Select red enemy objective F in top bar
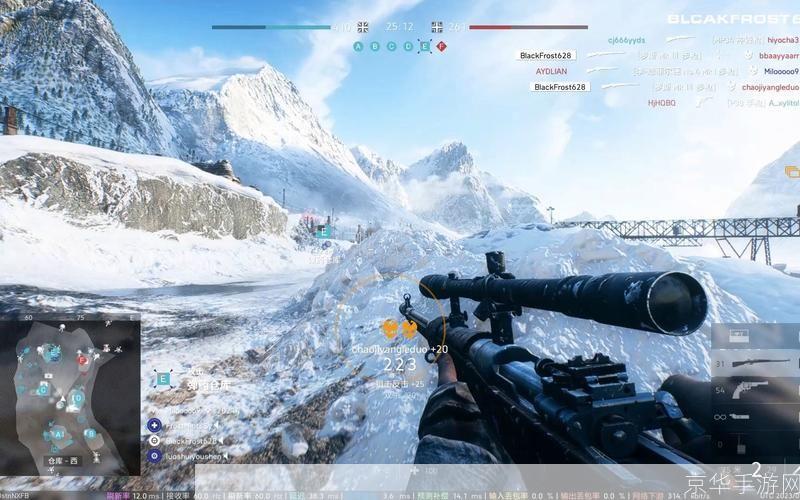The height and width of the screenshot is (500, 800). click(441, 46)
